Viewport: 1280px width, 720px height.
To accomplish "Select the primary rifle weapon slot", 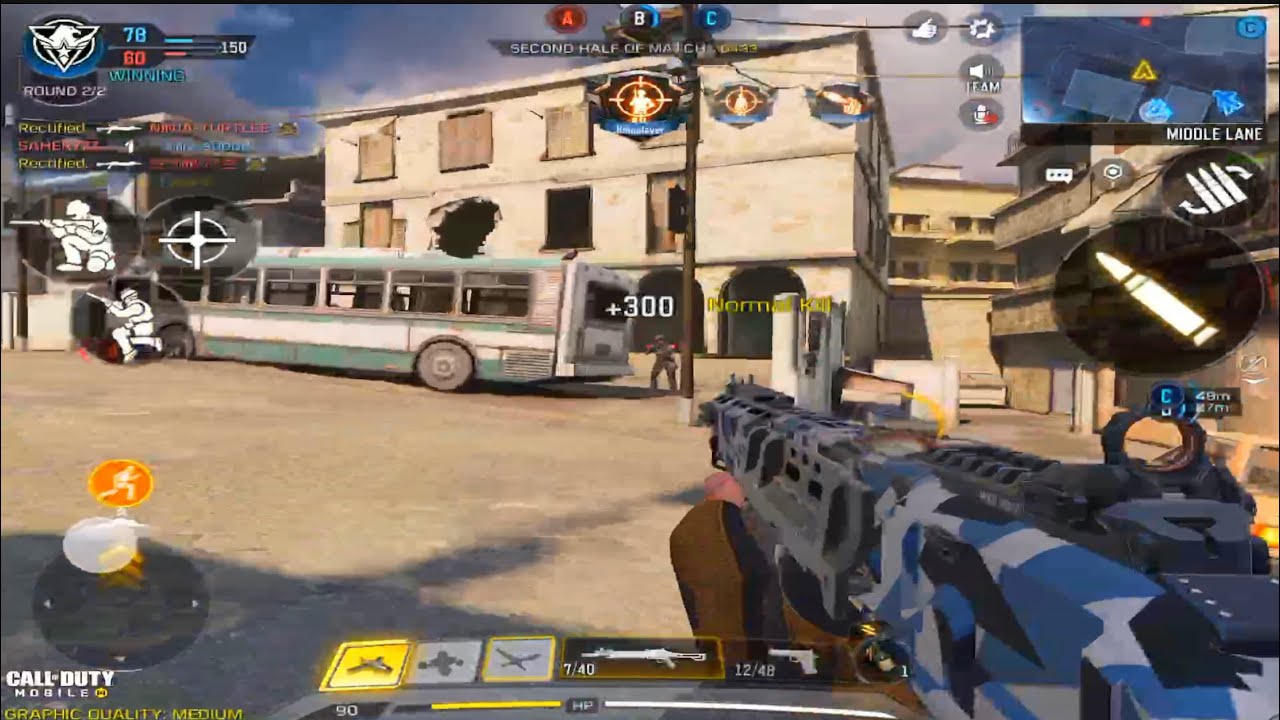I will point(643,659).
